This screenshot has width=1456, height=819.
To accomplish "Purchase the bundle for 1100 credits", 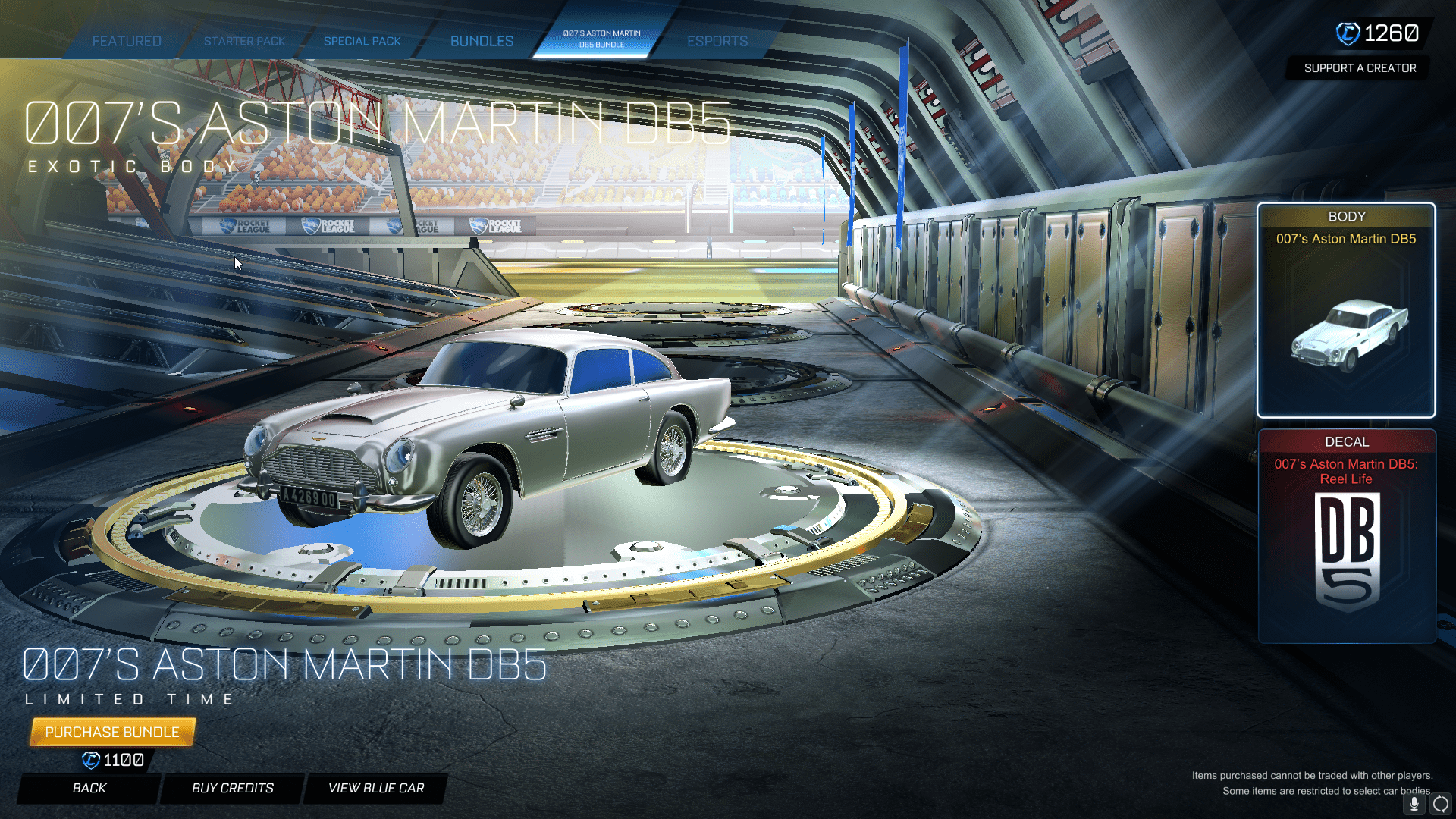I will click(112, 732).
